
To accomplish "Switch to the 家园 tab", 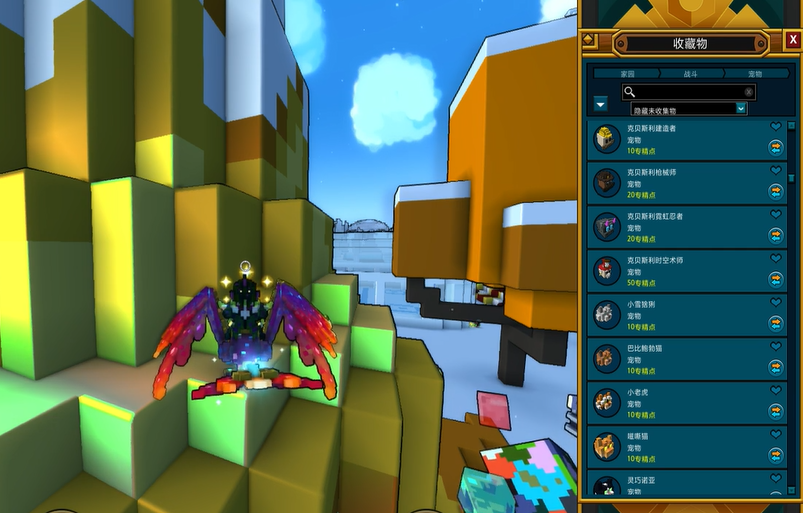I will tap(627, 74).
